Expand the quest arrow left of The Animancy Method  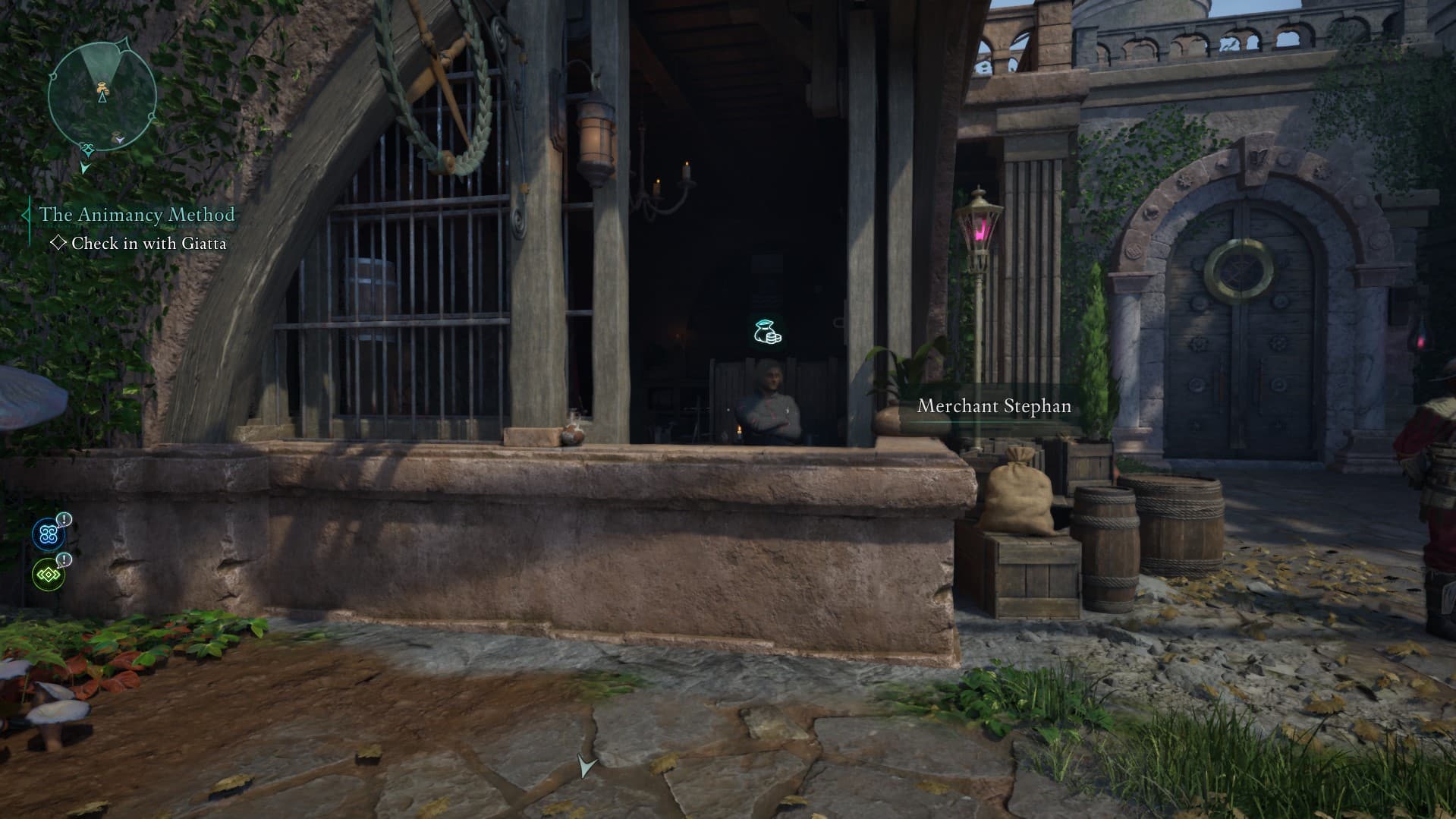point(25,216)
